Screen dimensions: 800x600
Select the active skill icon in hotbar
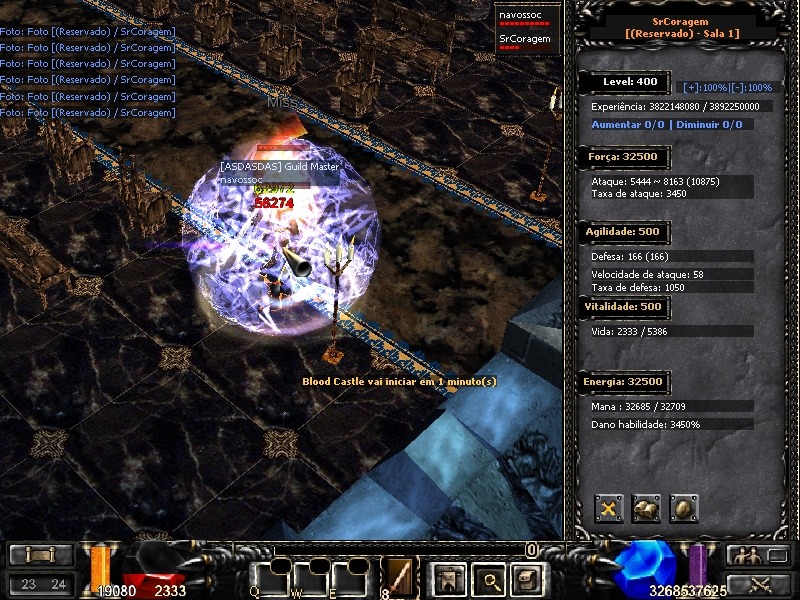(399, 577)
